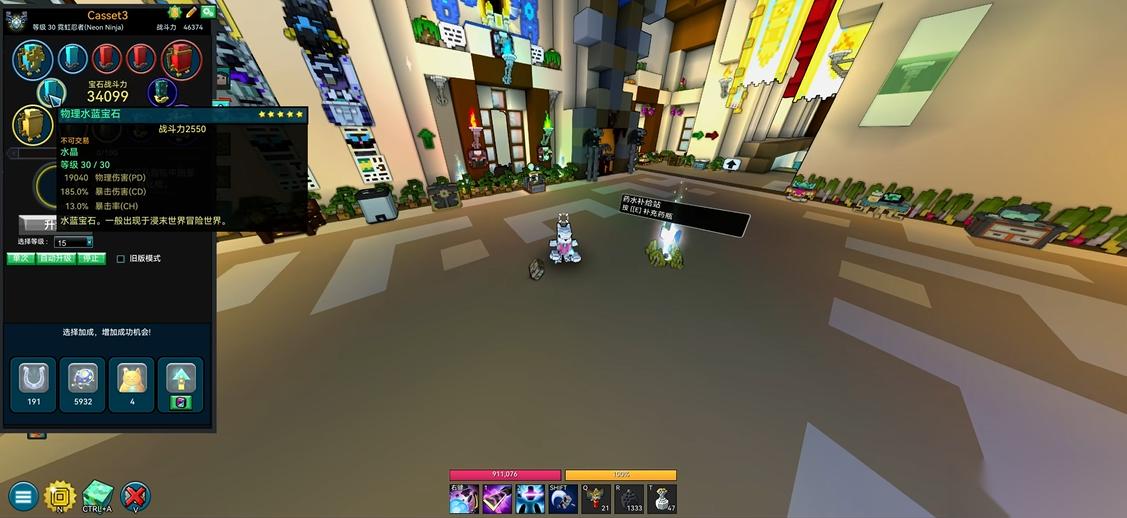
Task: Select the horseshoe booster with 191
Action: (x=33, y=384)
